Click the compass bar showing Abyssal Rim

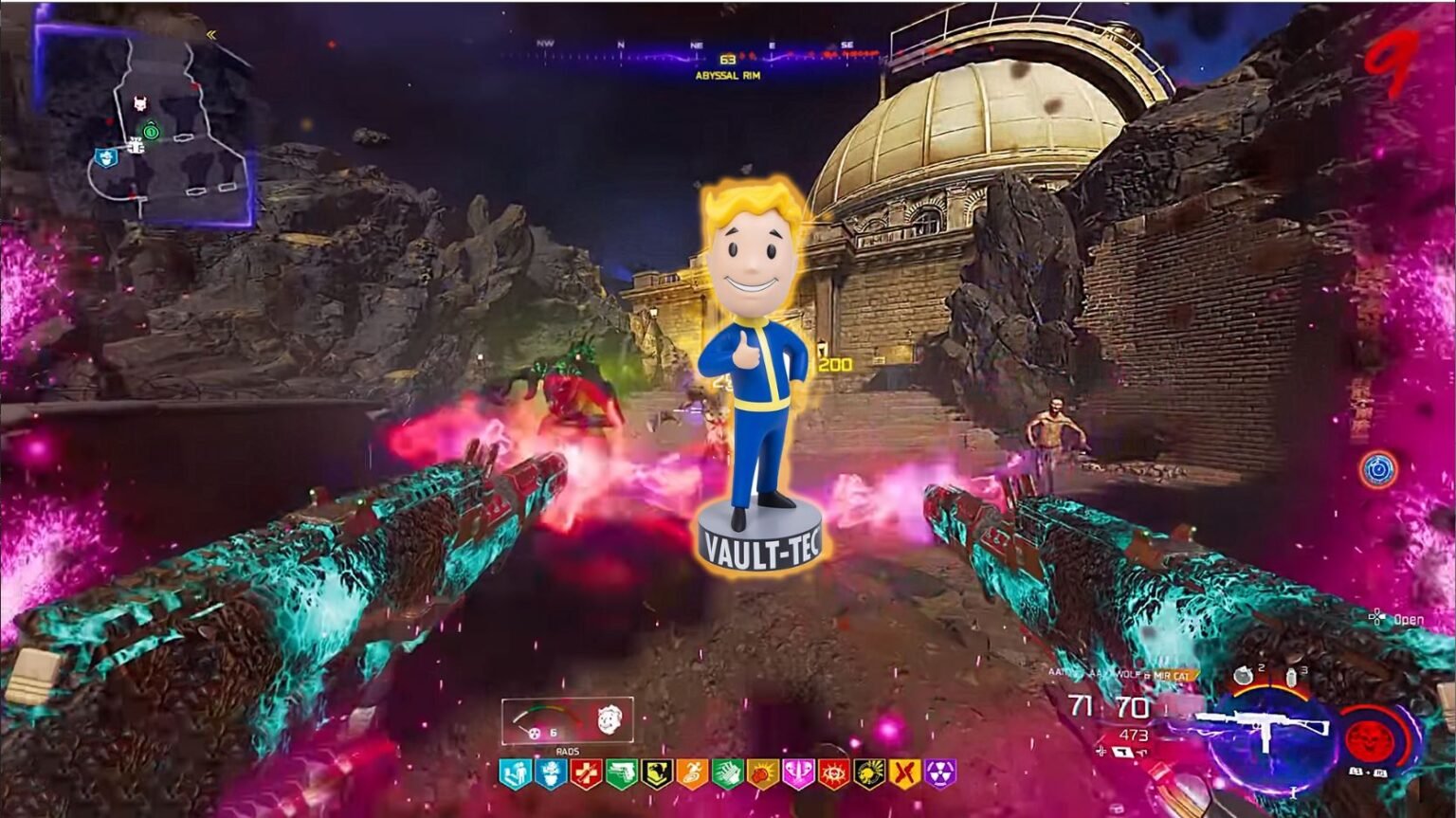pos(697,55)
